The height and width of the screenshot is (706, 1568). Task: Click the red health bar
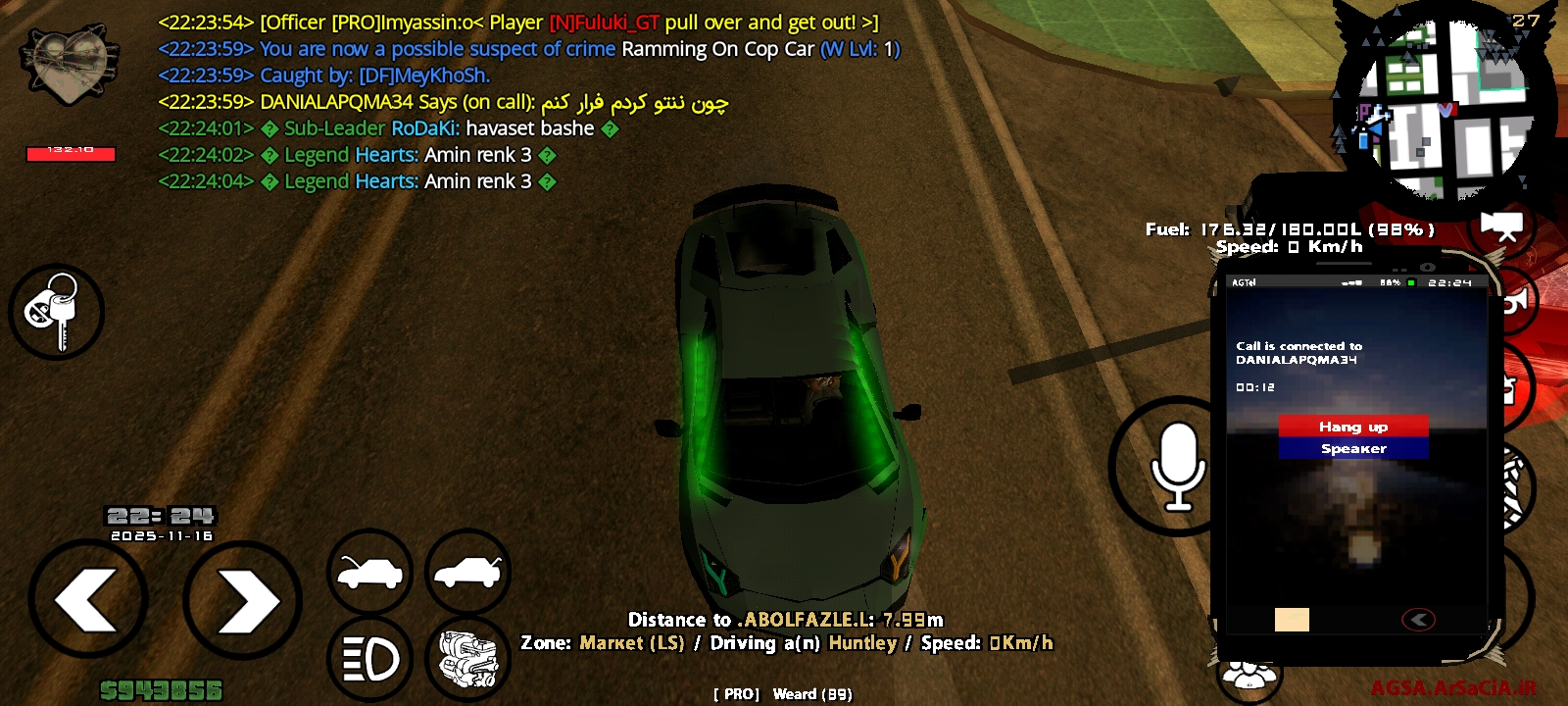click(71, 154)
